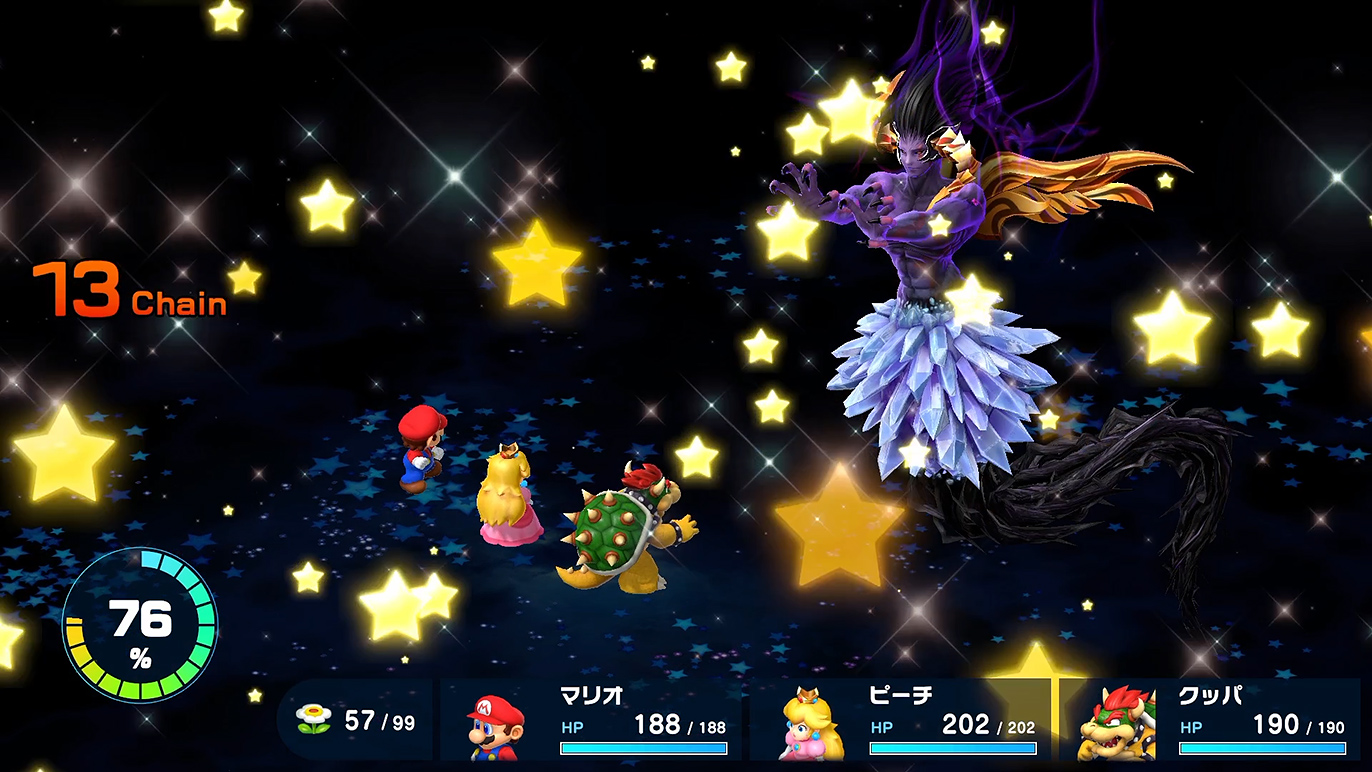Click the flower points icon
The height and width of the screenshot is (772, 1372).
point(314,720)
